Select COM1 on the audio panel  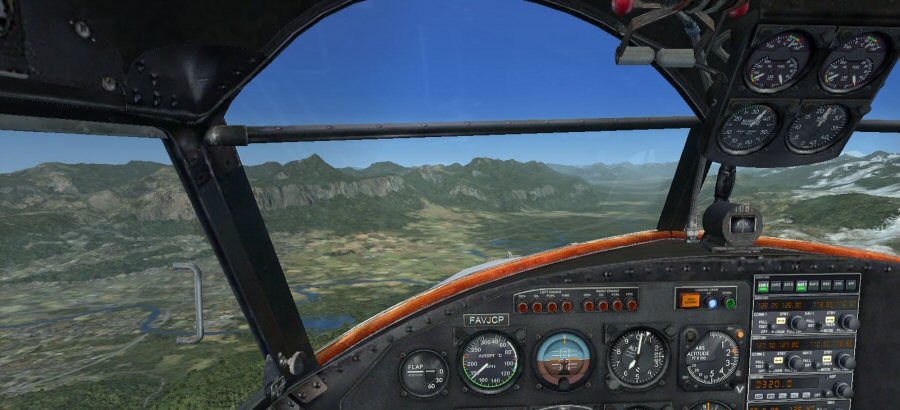(763, 286)
